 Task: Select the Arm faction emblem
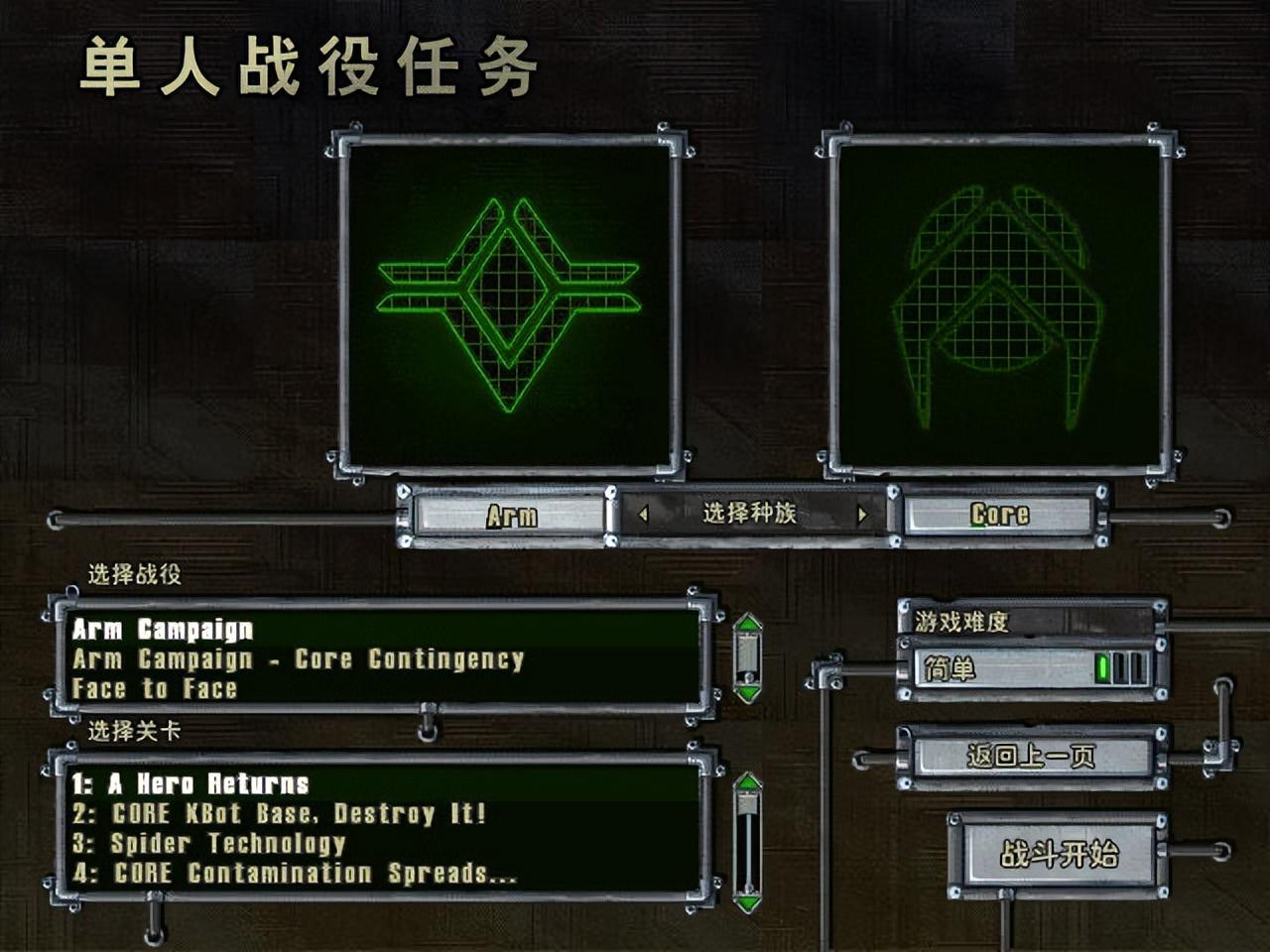[508, 297]
